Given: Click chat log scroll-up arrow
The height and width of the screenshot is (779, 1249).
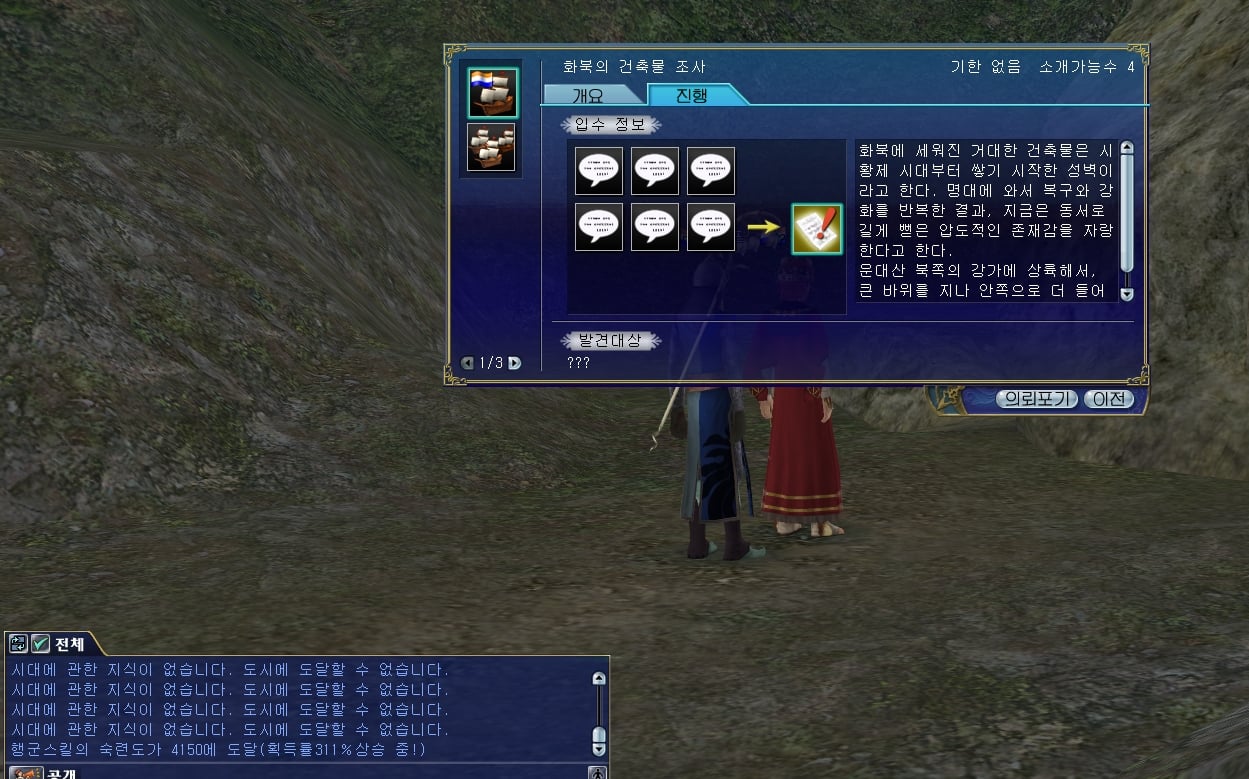Looking at the screenshot, I should (599, 678).
